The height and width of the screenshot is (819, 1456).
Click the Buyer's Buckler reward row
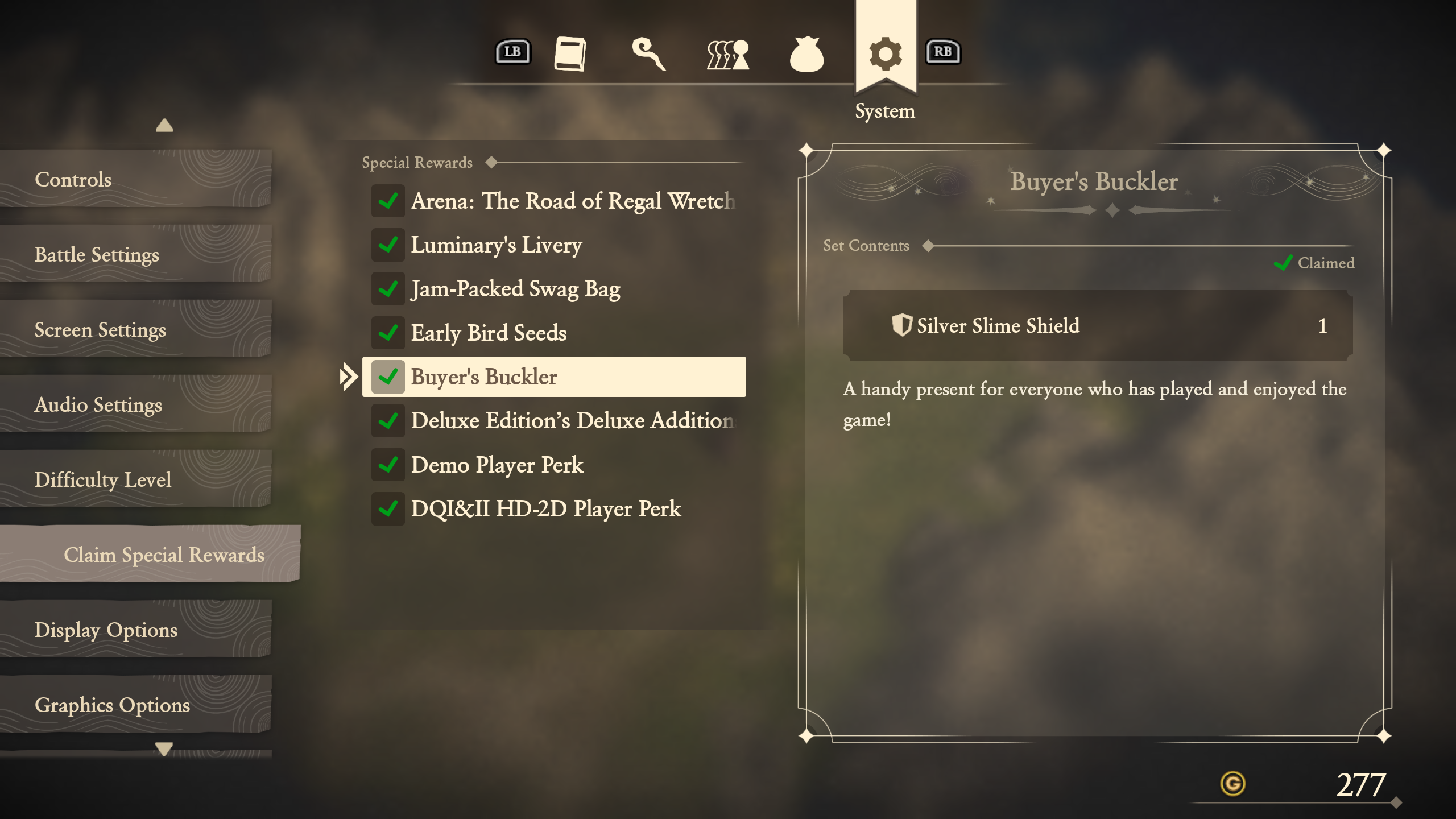pyautogui.click(x=554, y=377)
